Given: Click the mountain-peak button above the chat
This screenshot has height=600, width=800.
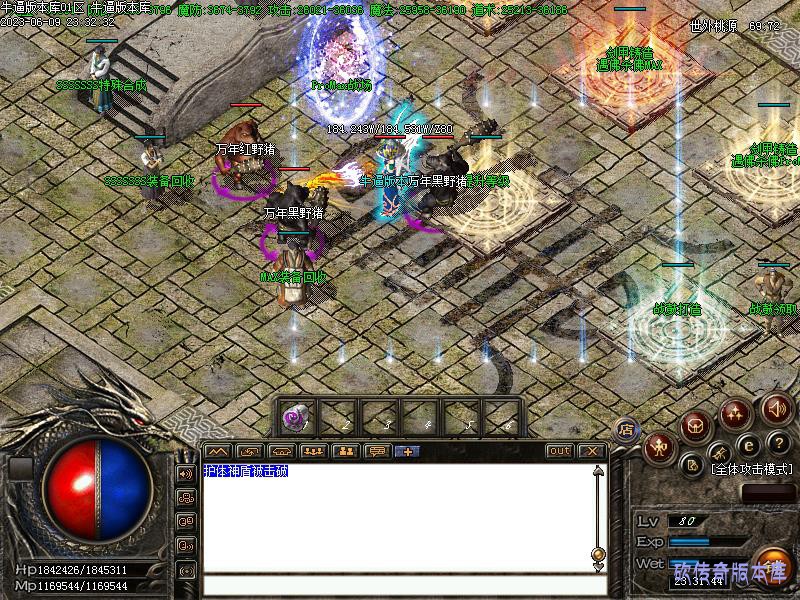Looking at the screenshot, I should (217, 451).
